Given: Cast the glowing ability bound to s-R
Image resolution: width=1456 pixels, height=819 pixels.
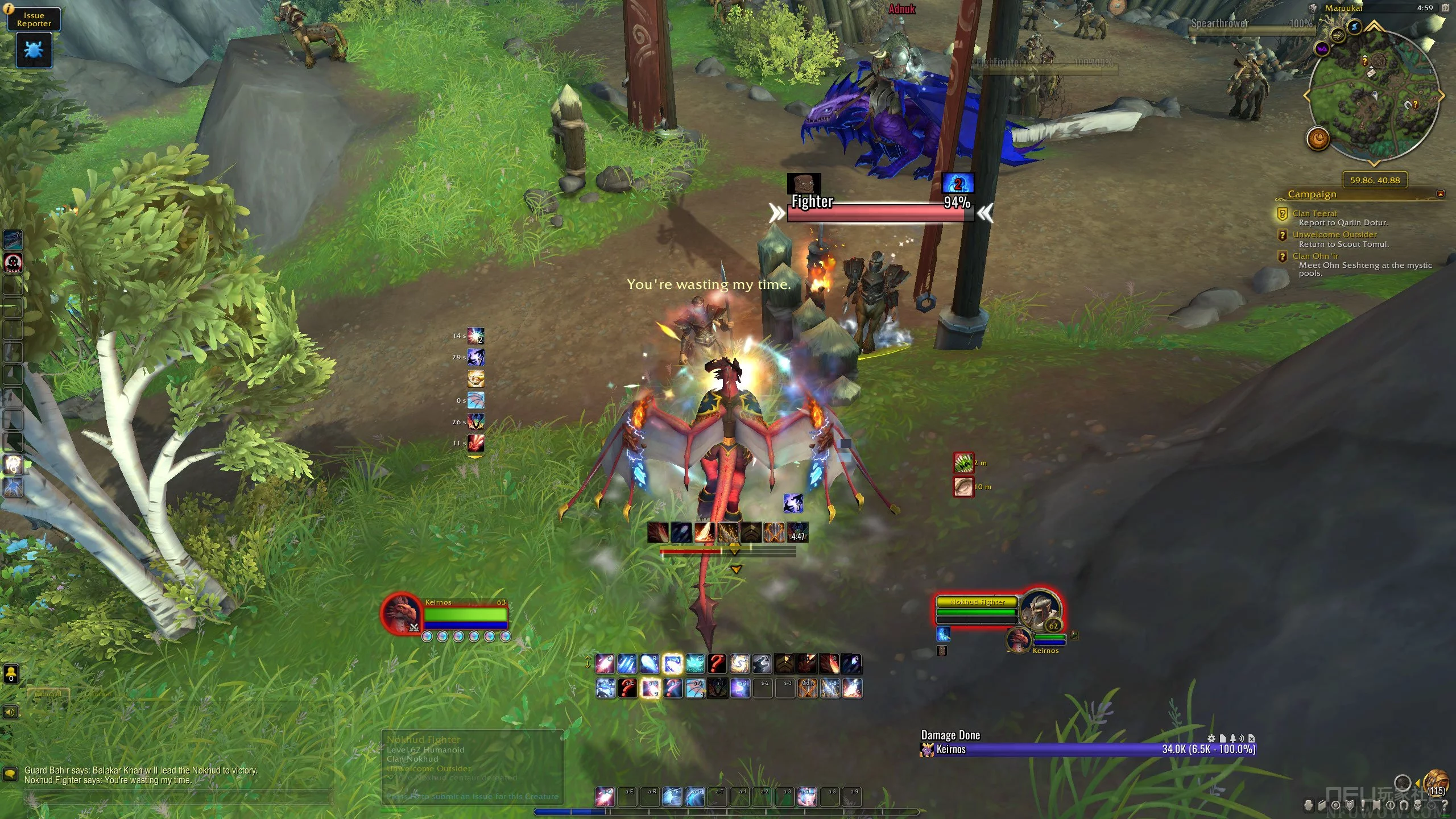Looking at the screenshot, I should tap(650, 688).
